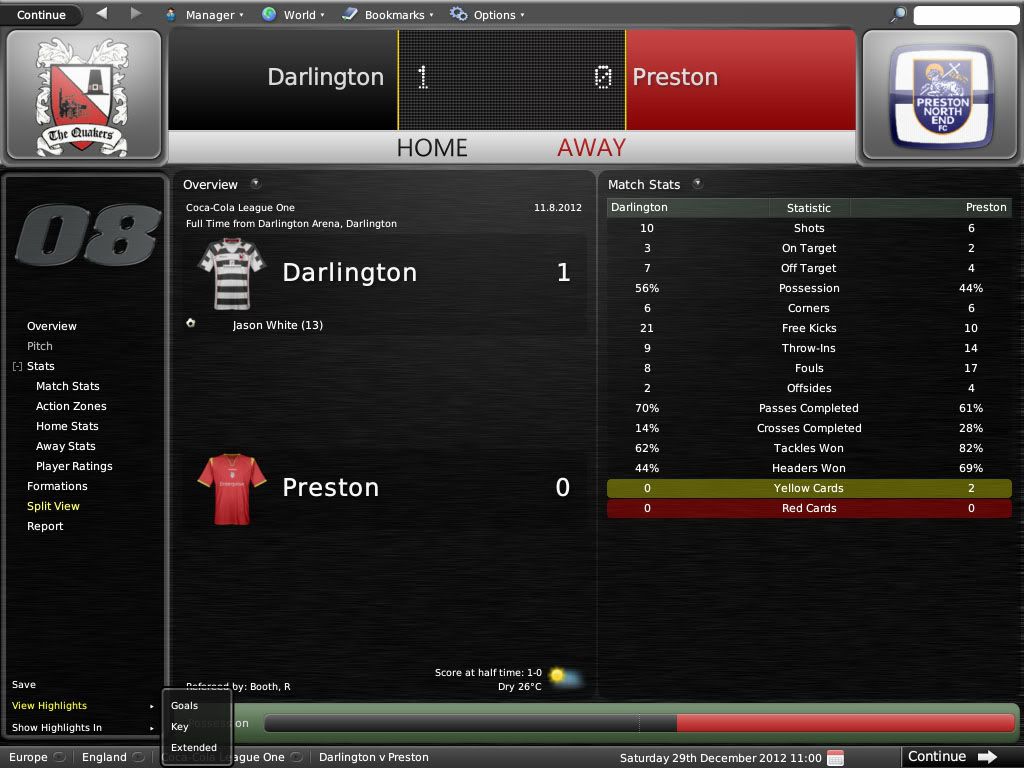This screenshot has width=1024, height=768.
Task: Switch to the AWAY tab
Action: coord(591,148)
